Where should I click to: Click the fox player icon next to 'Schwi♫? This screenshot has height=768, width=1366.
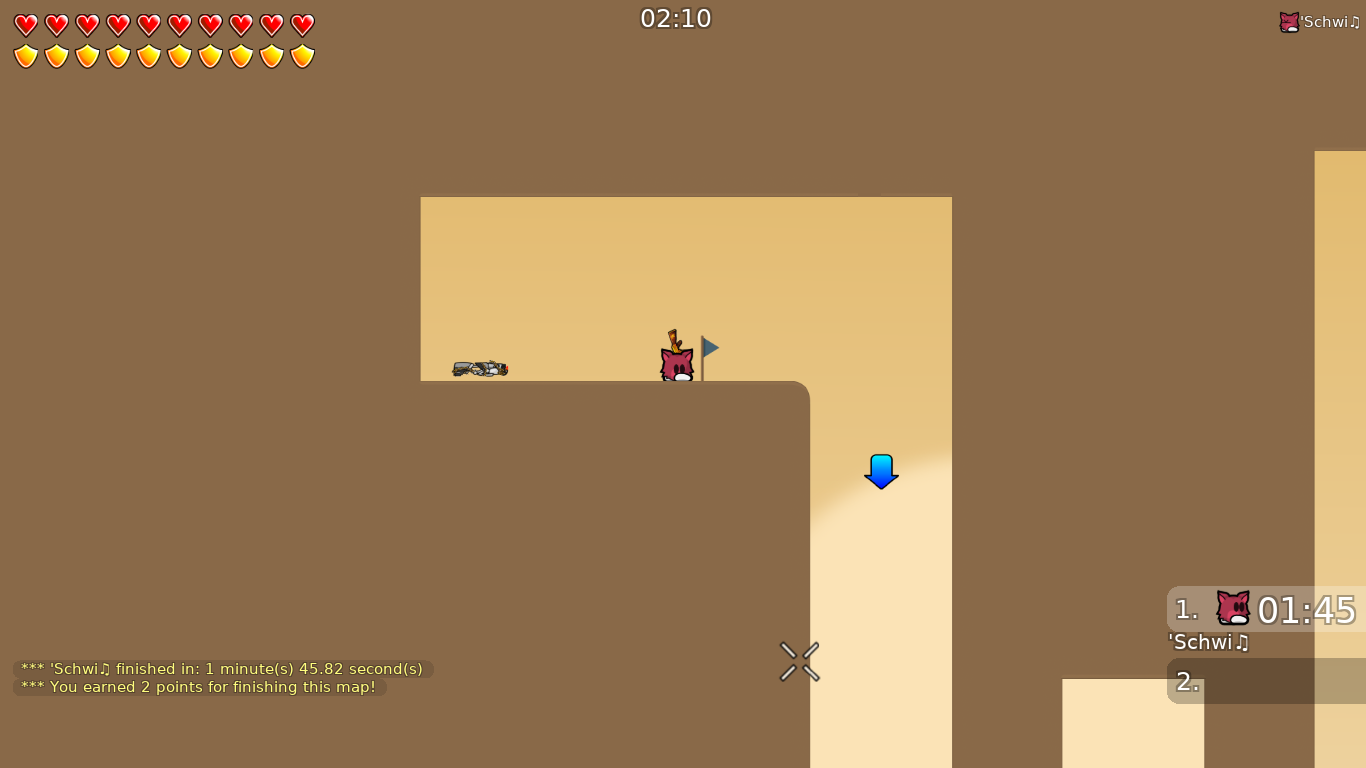point(1289,20)
